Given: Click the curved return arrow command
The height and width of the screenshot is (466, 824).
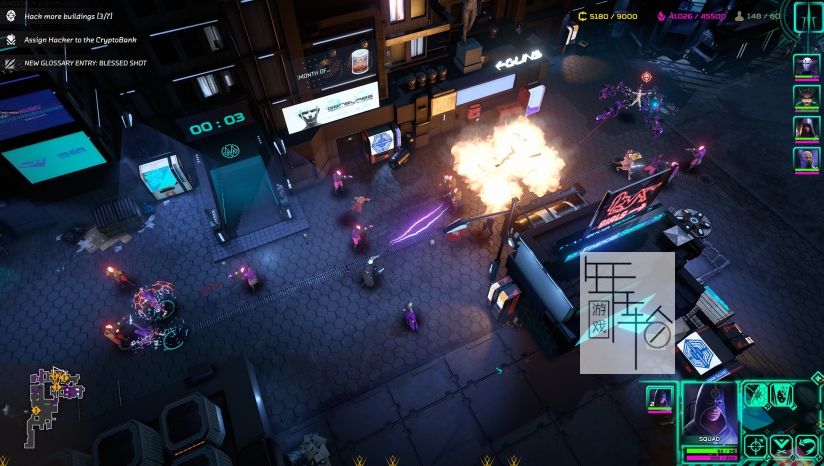Looking at the screenshot, I should 806,445.
